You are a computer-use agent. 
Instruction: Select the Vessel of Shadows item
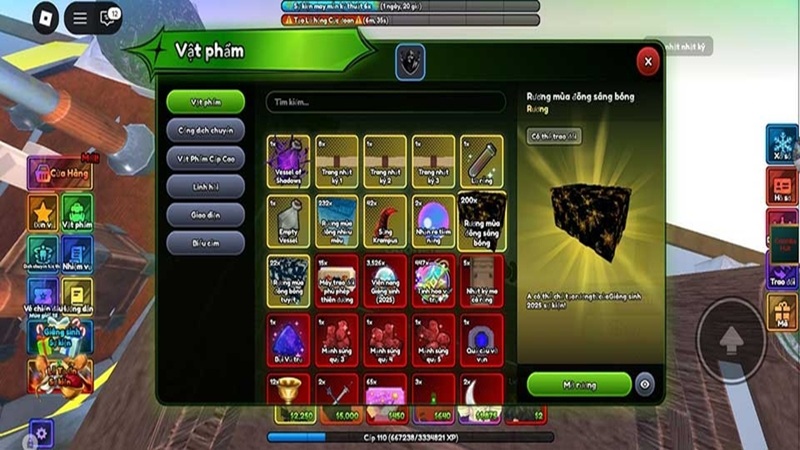coord(289,161)
